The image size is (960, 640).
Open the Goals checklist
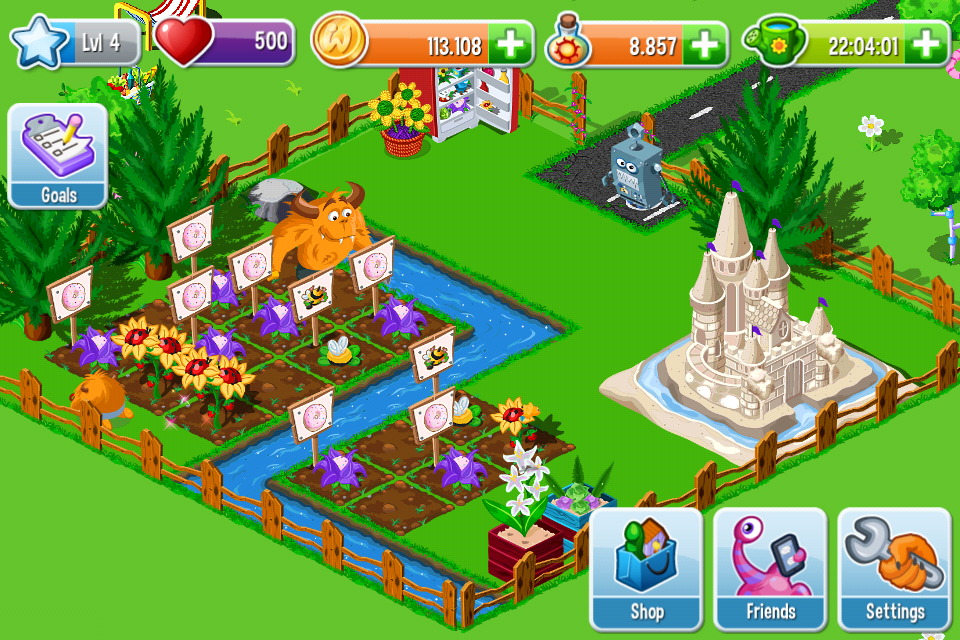tap(58, 155)
